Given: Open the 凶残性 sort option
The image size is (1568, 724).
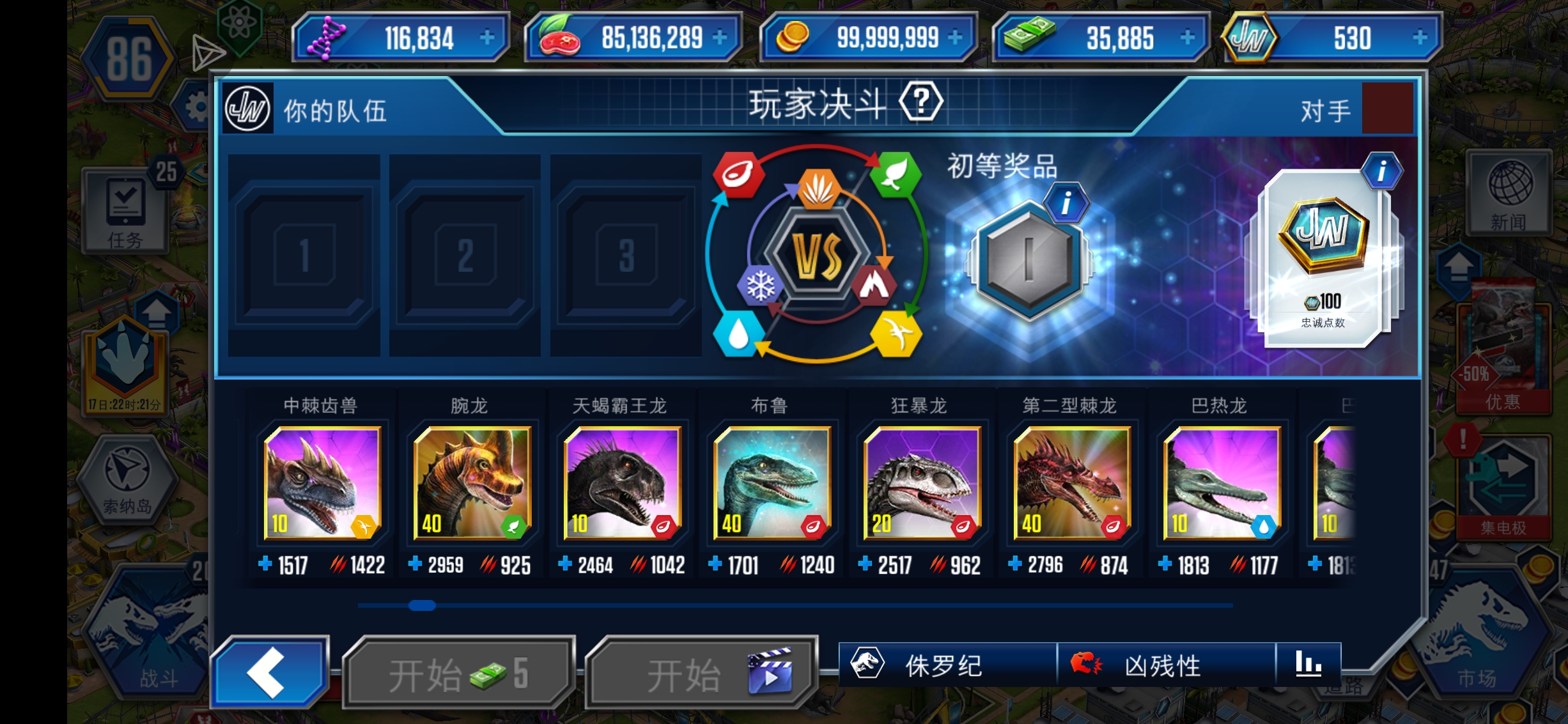Looking at the screenshot, I should 1165,665.
